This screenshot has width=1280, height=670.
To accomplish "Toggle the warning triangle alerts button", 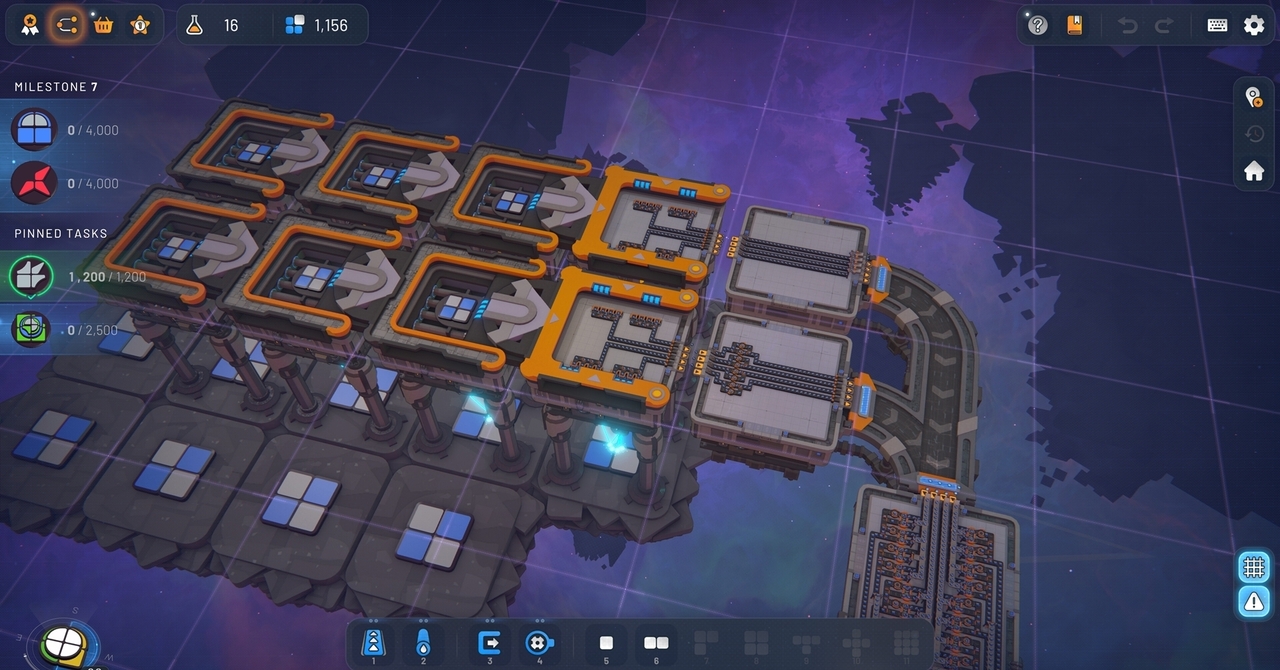I will pos(1253,601).
